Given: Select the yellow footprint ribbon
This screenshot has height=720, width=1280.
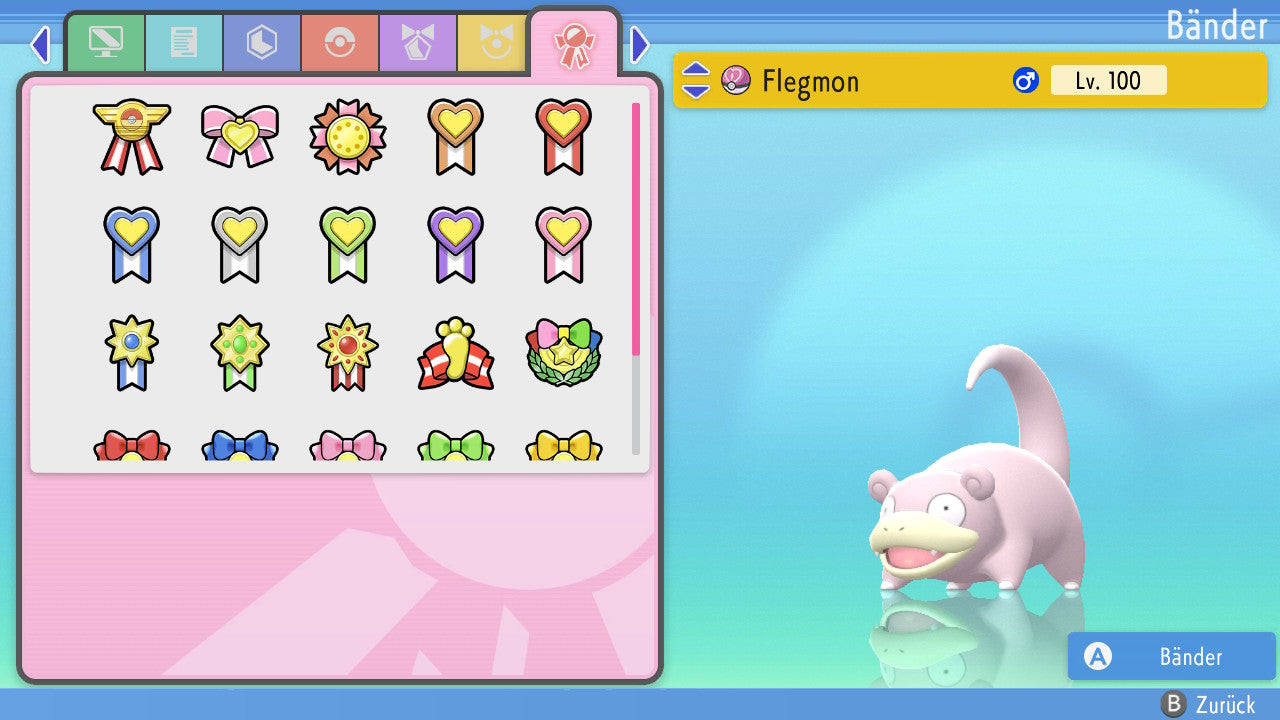Looking at the screenshot, I should tap(456, 353).
